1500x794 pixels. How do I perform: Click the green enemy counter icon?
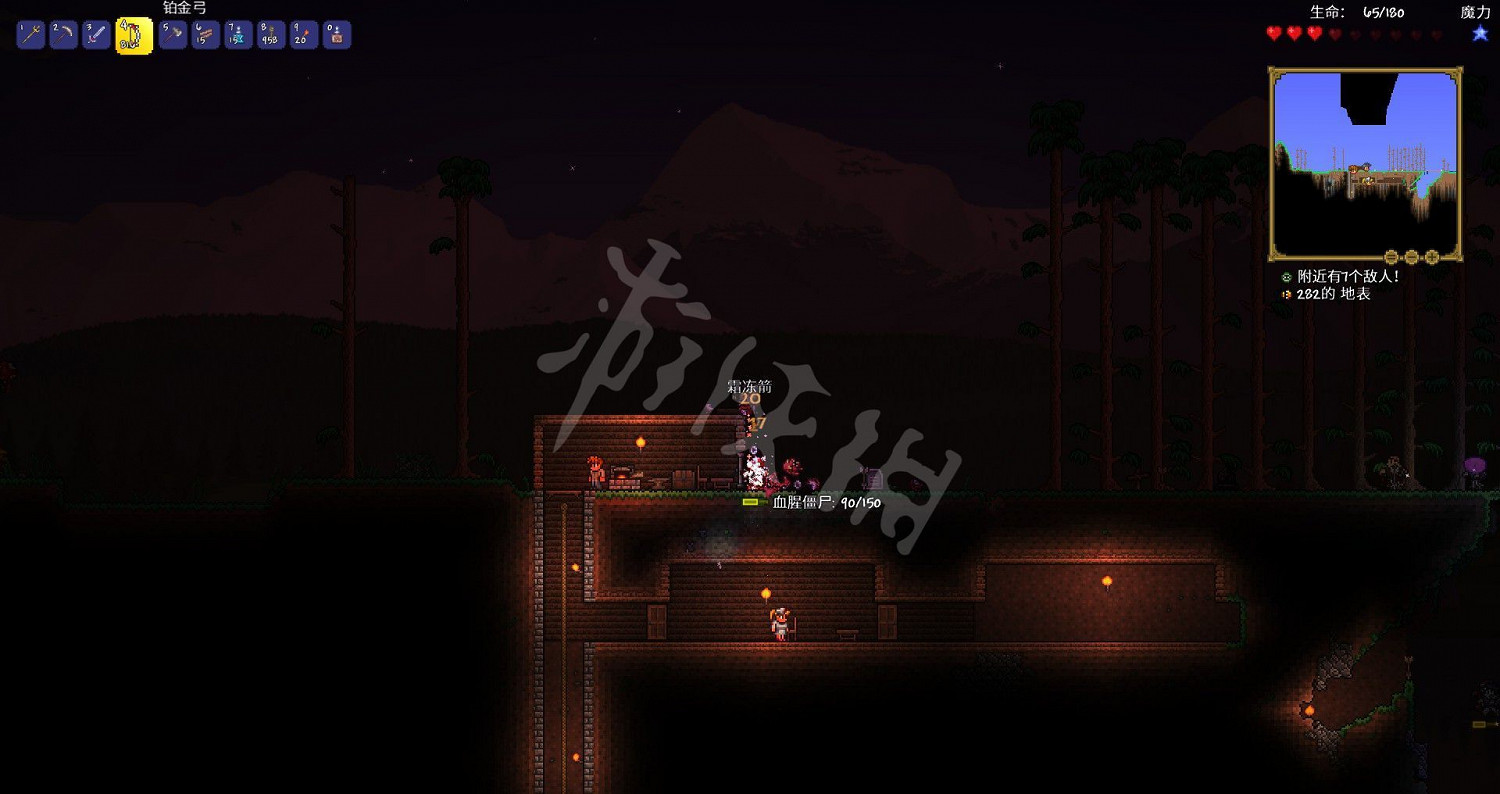coord(1286,277)
